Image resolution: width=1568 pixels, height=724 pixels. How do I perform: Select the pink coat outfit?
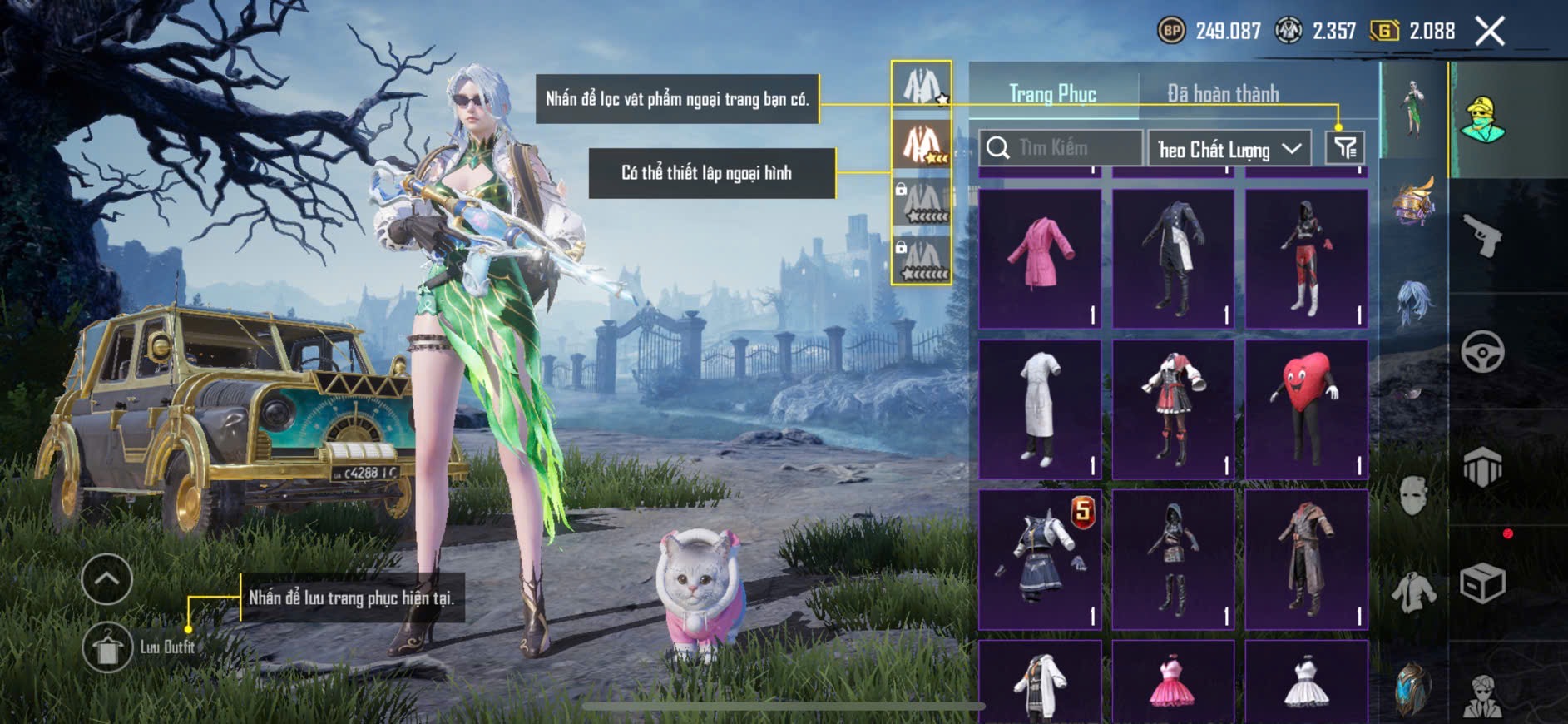1040,258
